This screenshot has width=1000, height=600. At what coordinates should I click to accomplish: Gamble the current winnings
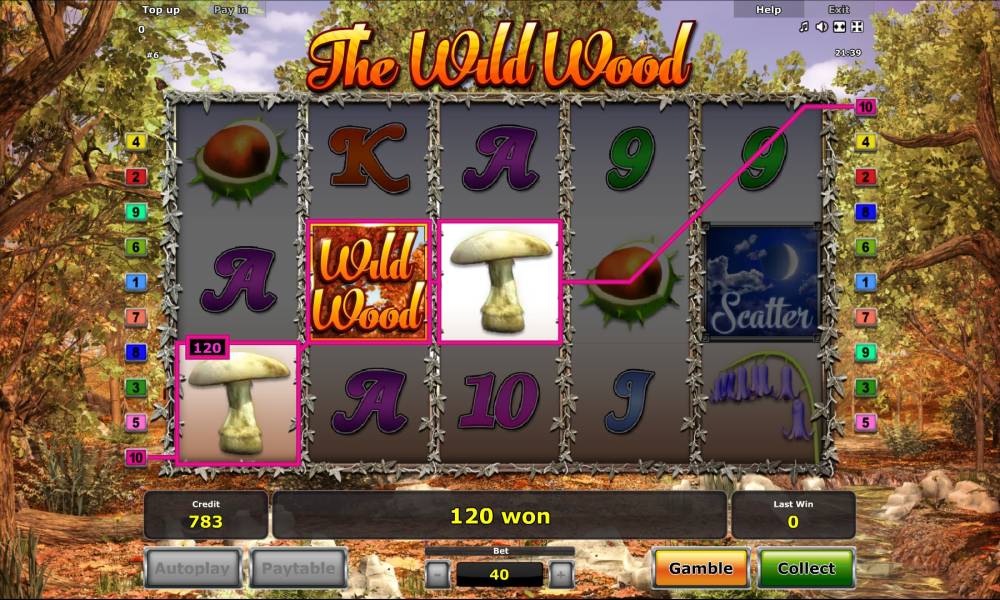point(700,568)
